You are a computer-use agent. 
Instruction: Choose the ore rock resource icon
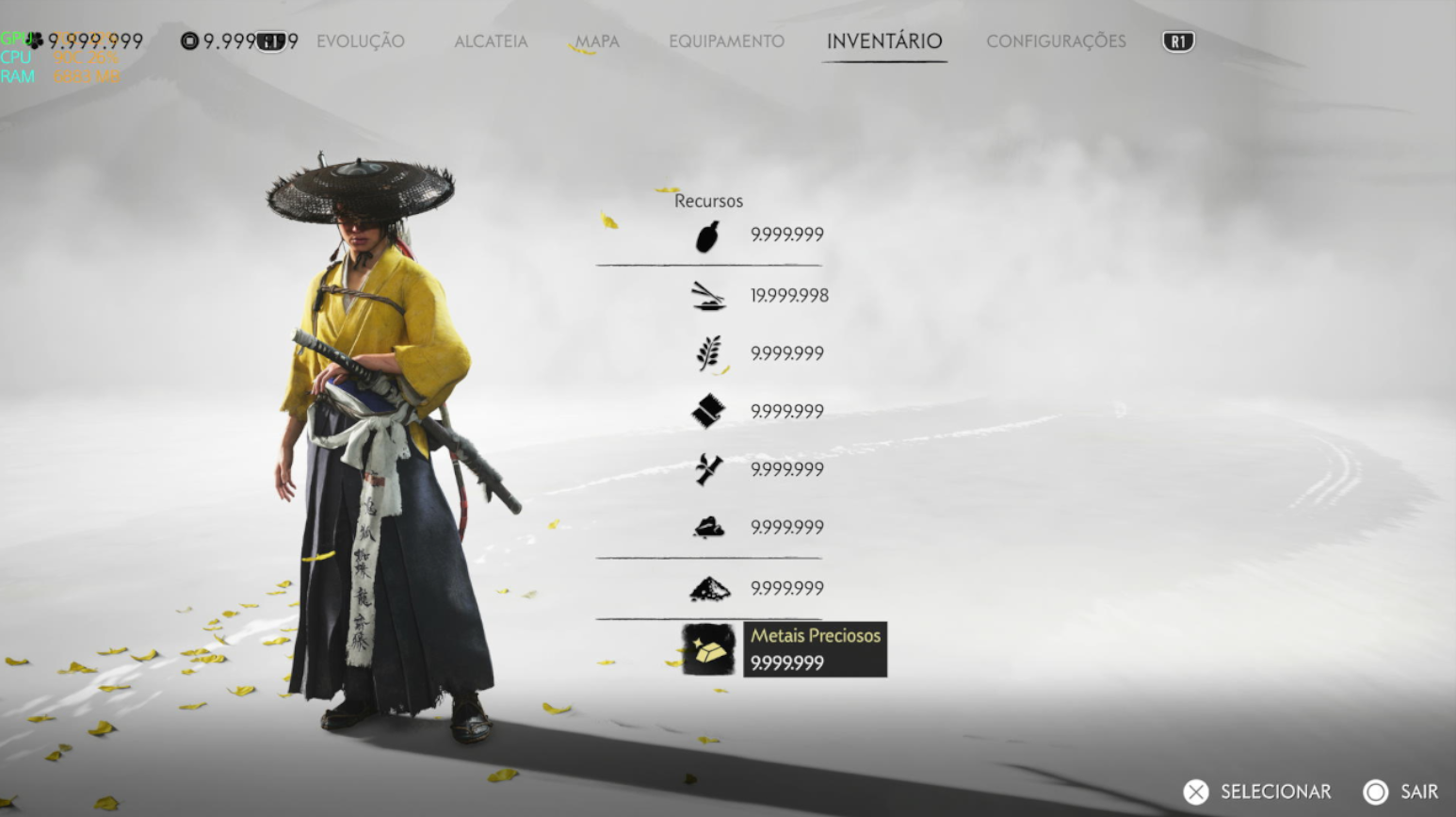708,528
